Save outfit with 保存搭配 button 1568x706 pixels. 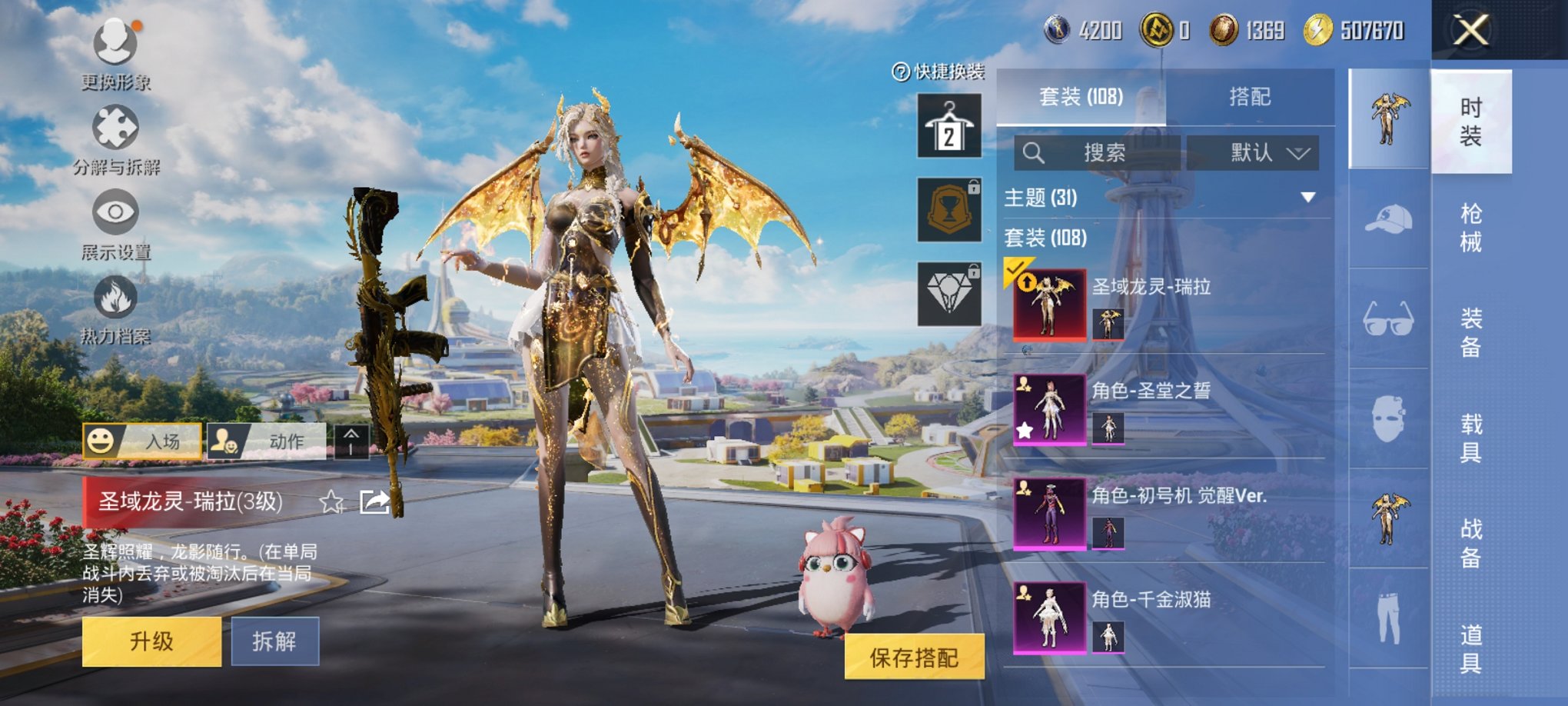914,658
